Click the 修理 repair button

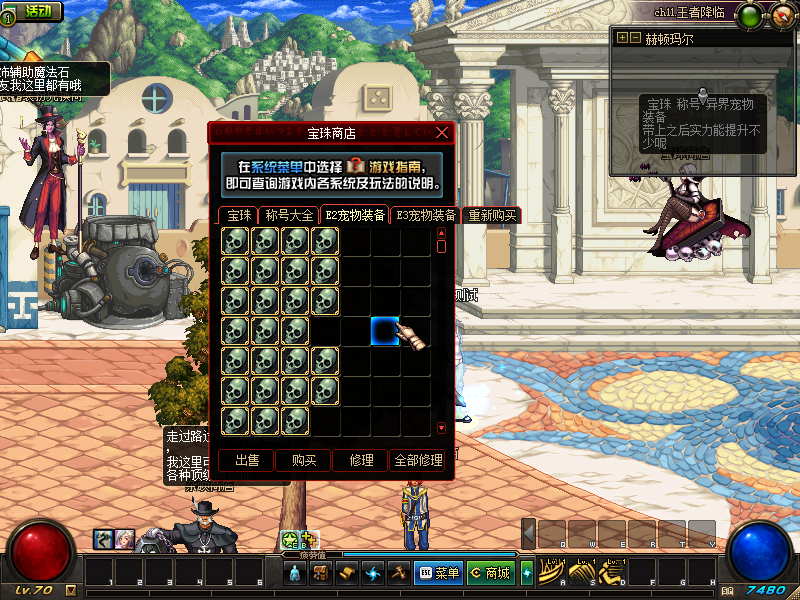(361, 460)
